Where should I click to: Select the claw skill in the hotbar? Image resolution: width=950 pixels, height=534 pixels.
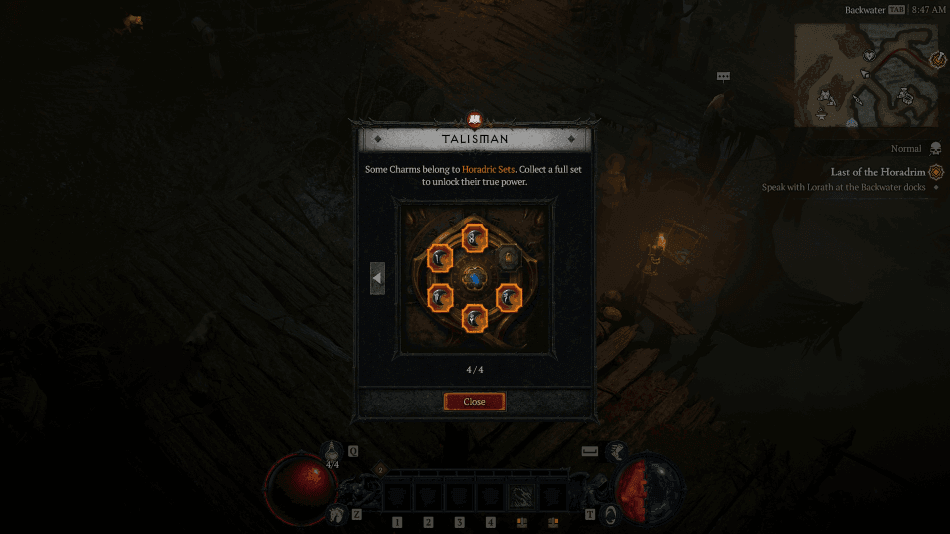(x=522, y=496)
